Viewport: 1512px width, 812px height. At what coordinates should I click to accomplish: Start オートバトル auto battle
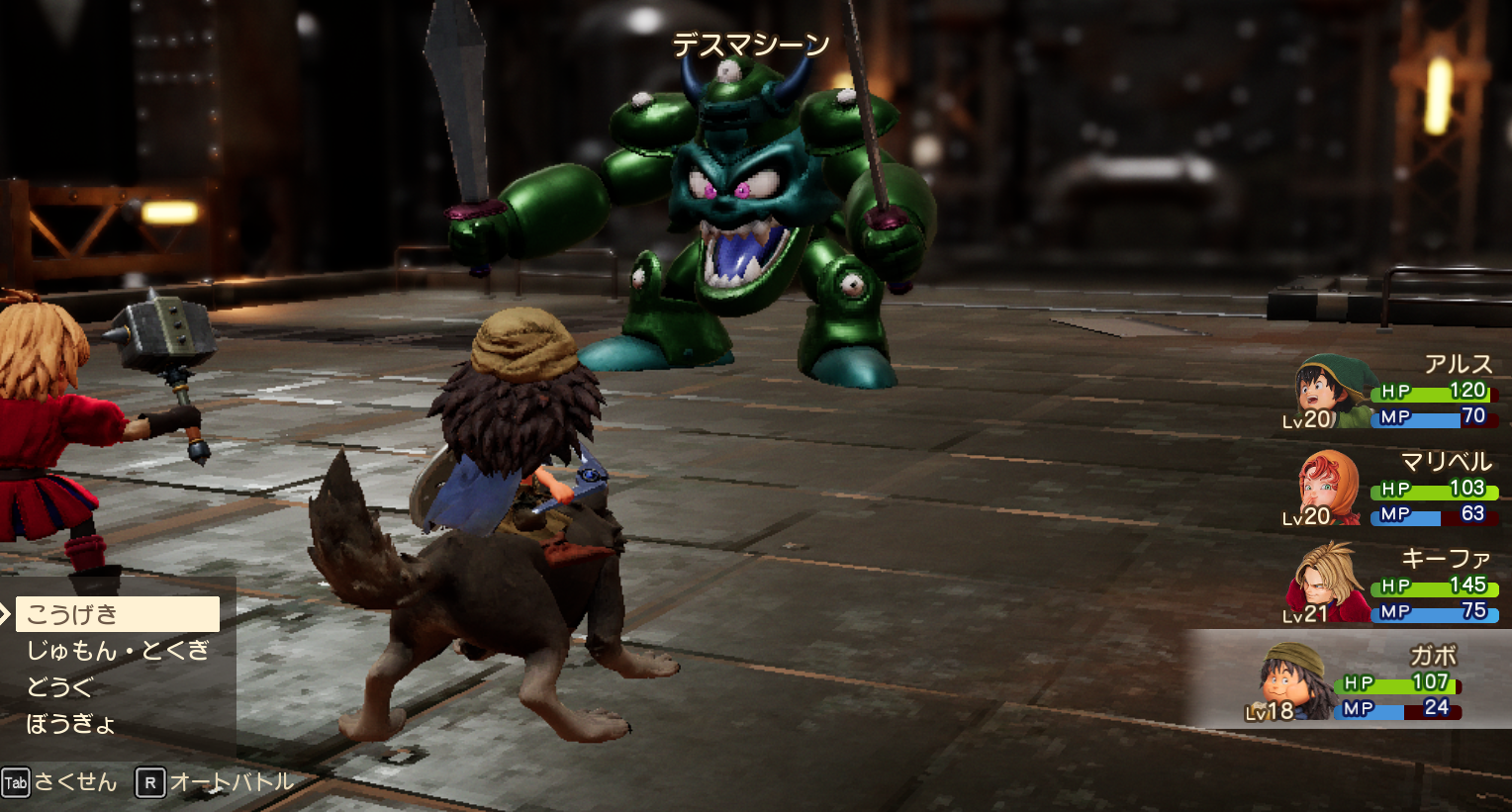point(216,782)
